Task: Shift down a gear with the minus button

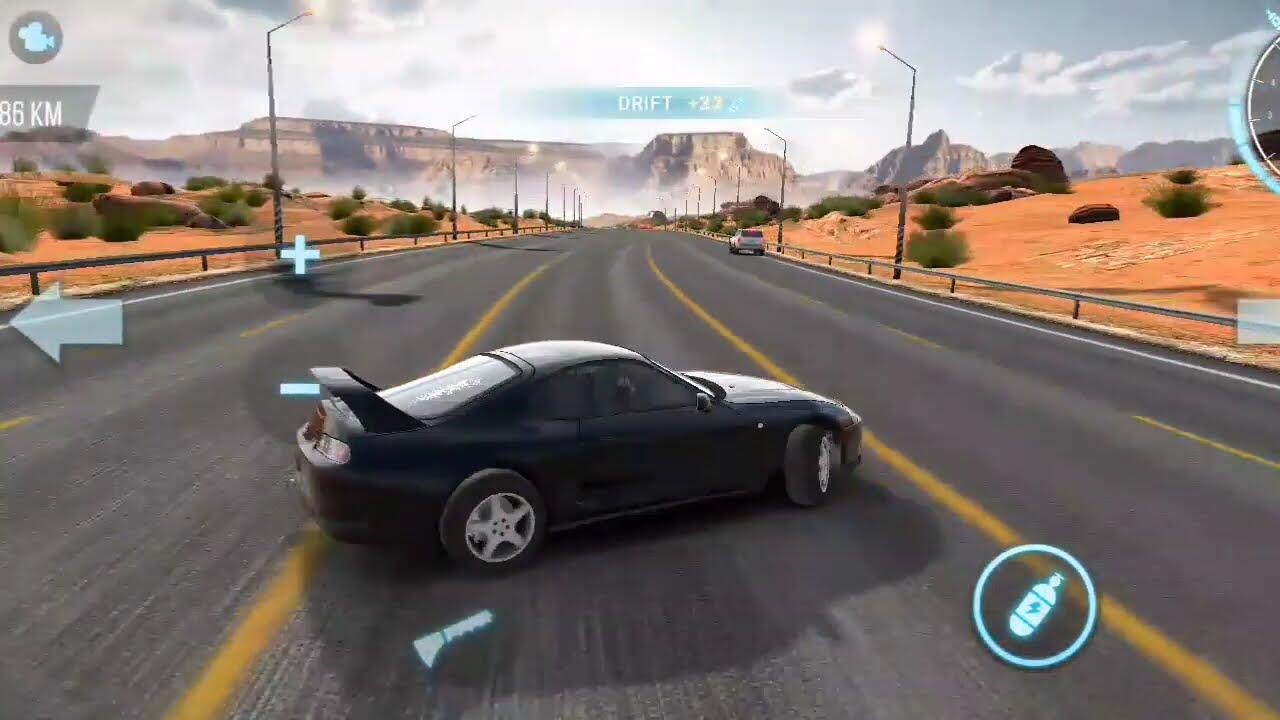Action: point(299,389)
